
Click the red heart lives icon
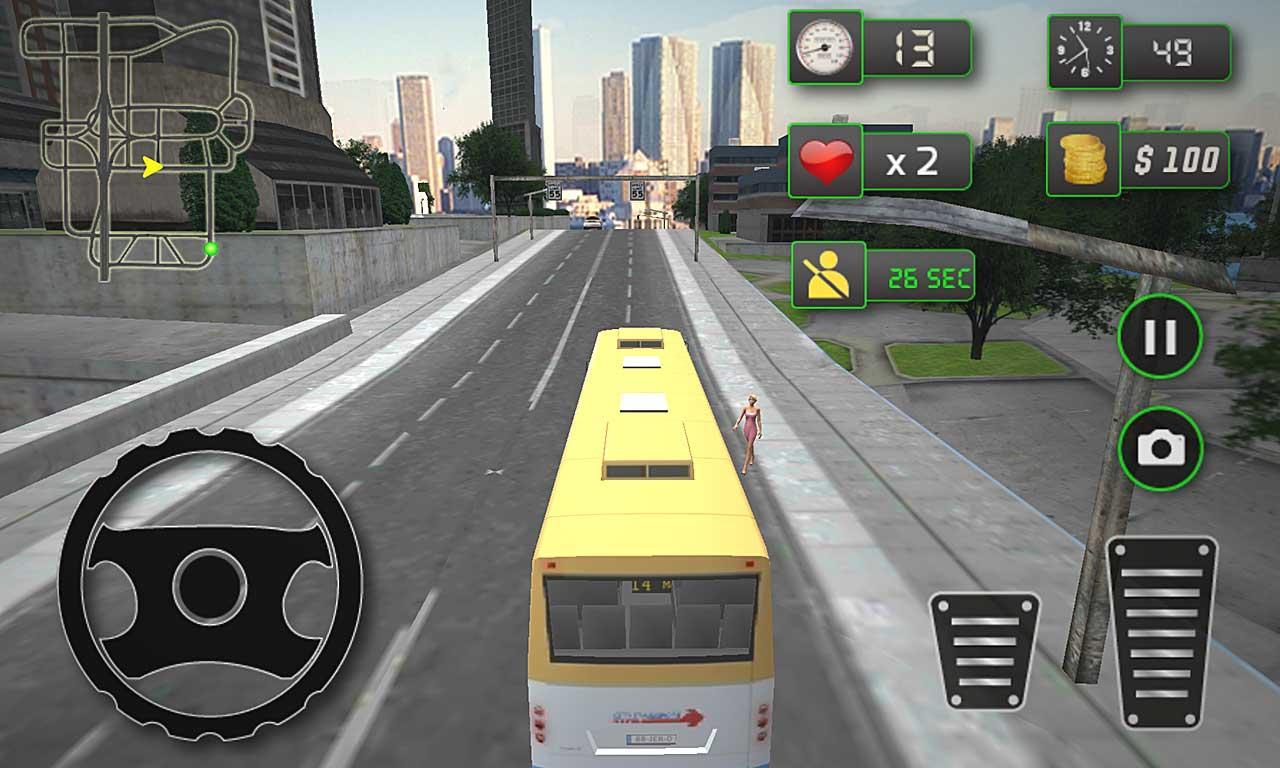pos(826,160)
